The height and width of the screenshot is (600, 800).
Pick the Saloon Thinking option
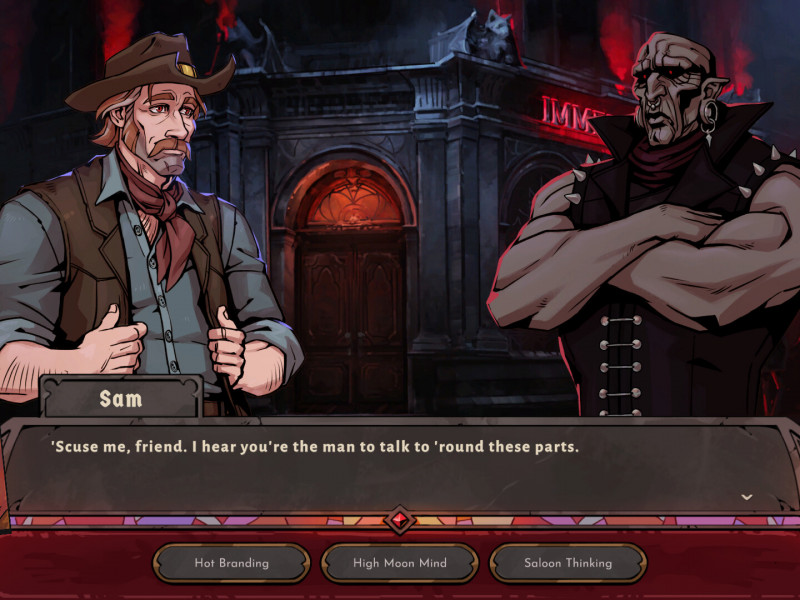tap(568, 563)
